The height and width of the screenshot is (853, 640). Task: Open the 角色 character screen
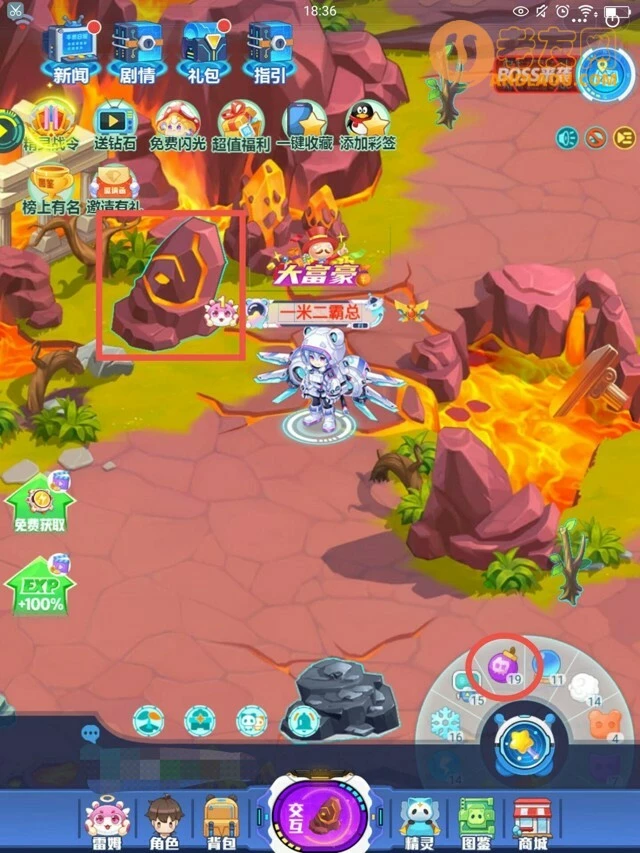(163, 823)
